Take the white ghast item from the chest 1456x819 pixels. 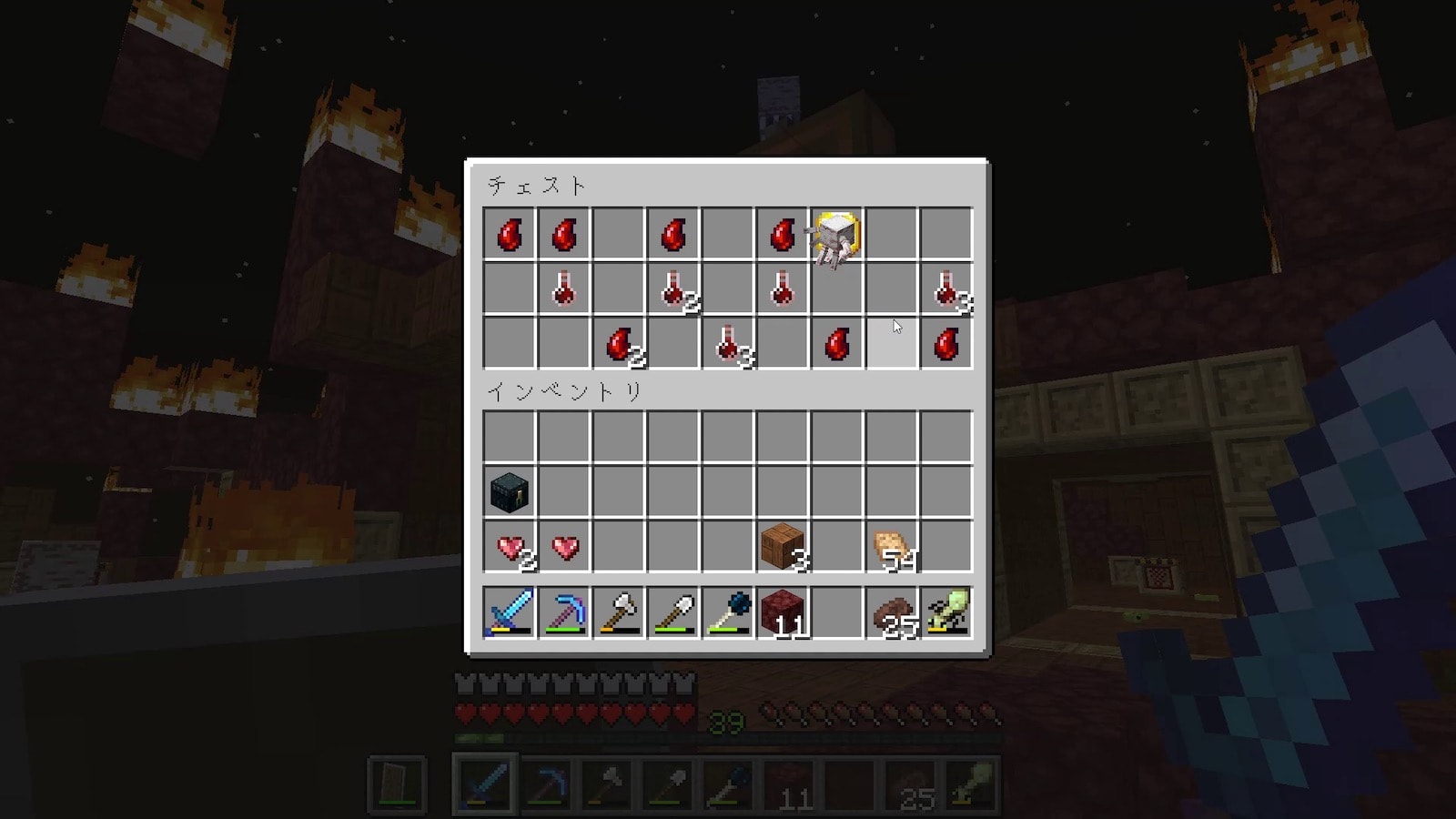(x=834, y=236)
